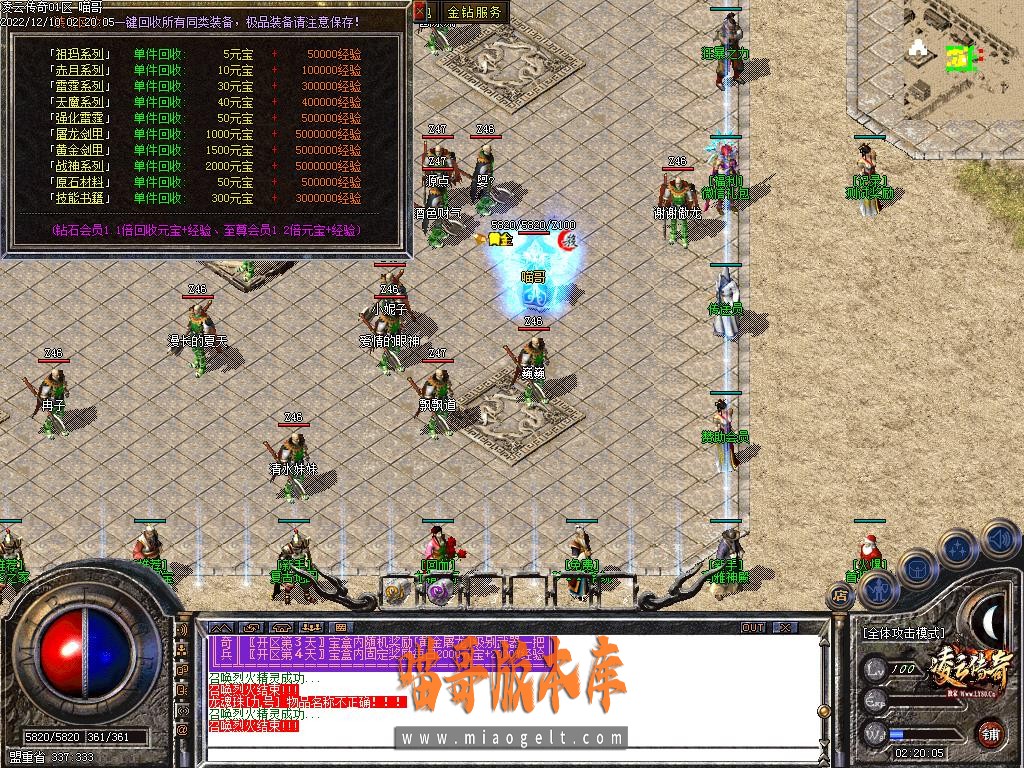Select the mountain-icon chat tab
1024x768 pixels.
[220, 628]
